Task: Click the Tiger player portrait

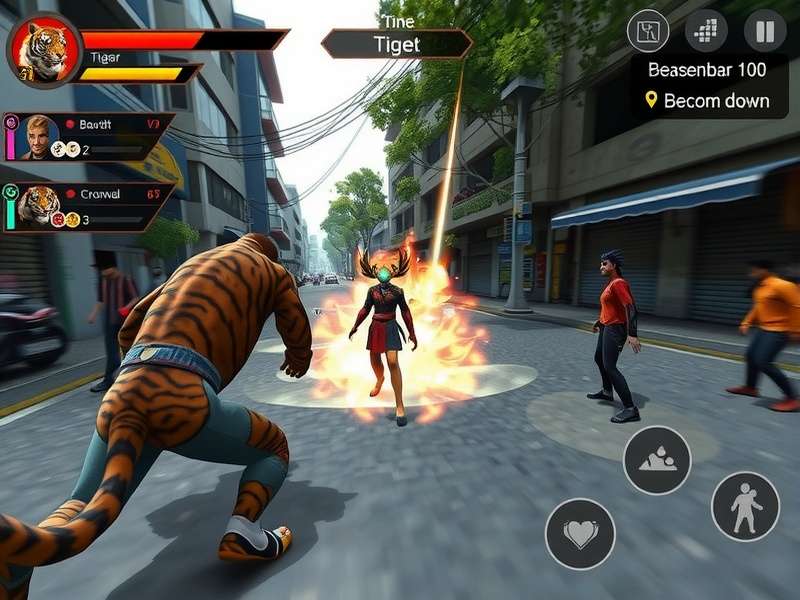Action: (x=44, y=50)
